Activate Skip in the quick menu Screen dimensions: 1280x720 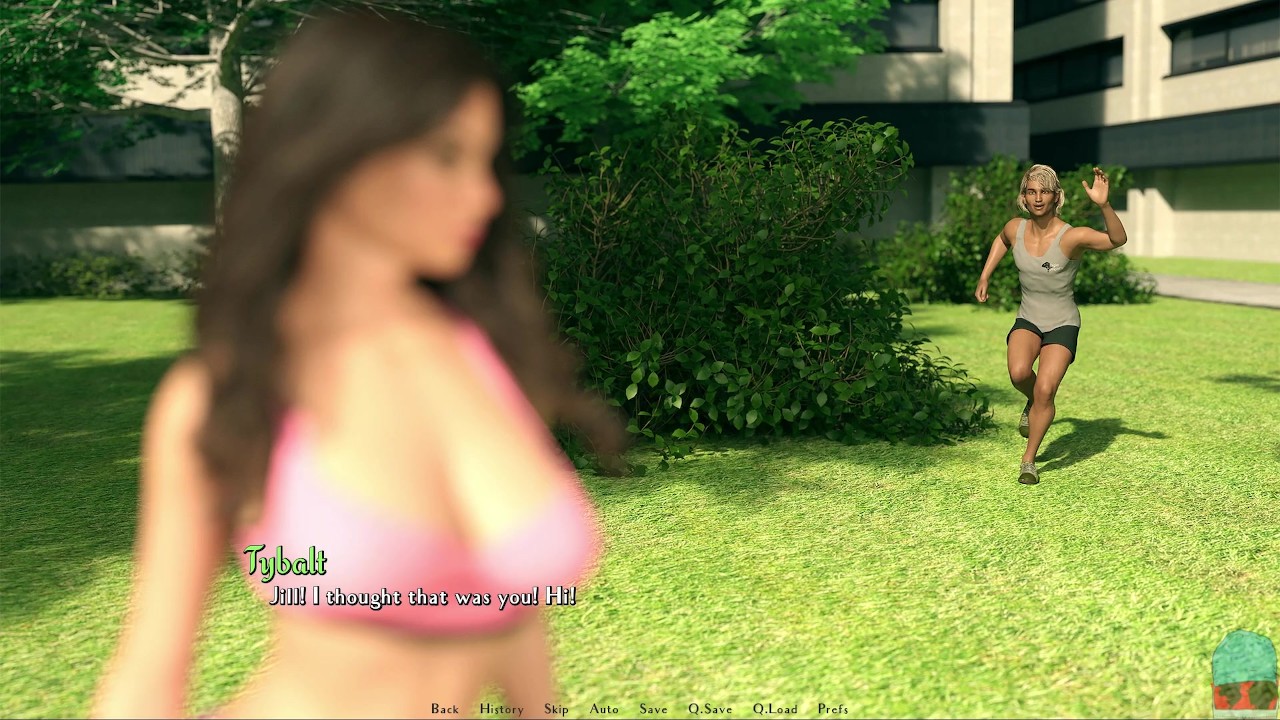click(556, 709)
